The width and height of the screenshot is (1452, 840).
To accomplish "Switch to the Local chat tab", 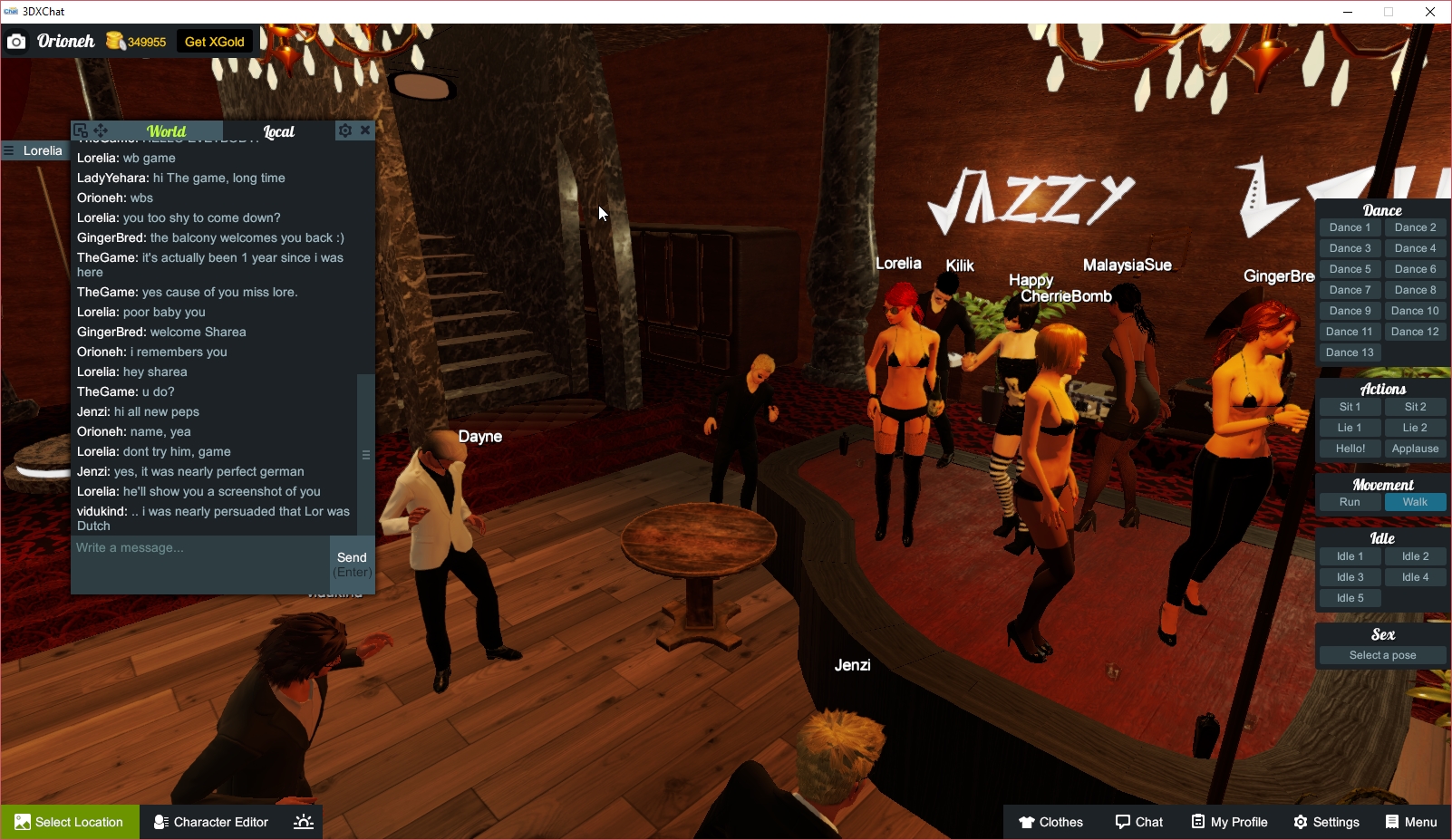I will (x=277, y=131).
